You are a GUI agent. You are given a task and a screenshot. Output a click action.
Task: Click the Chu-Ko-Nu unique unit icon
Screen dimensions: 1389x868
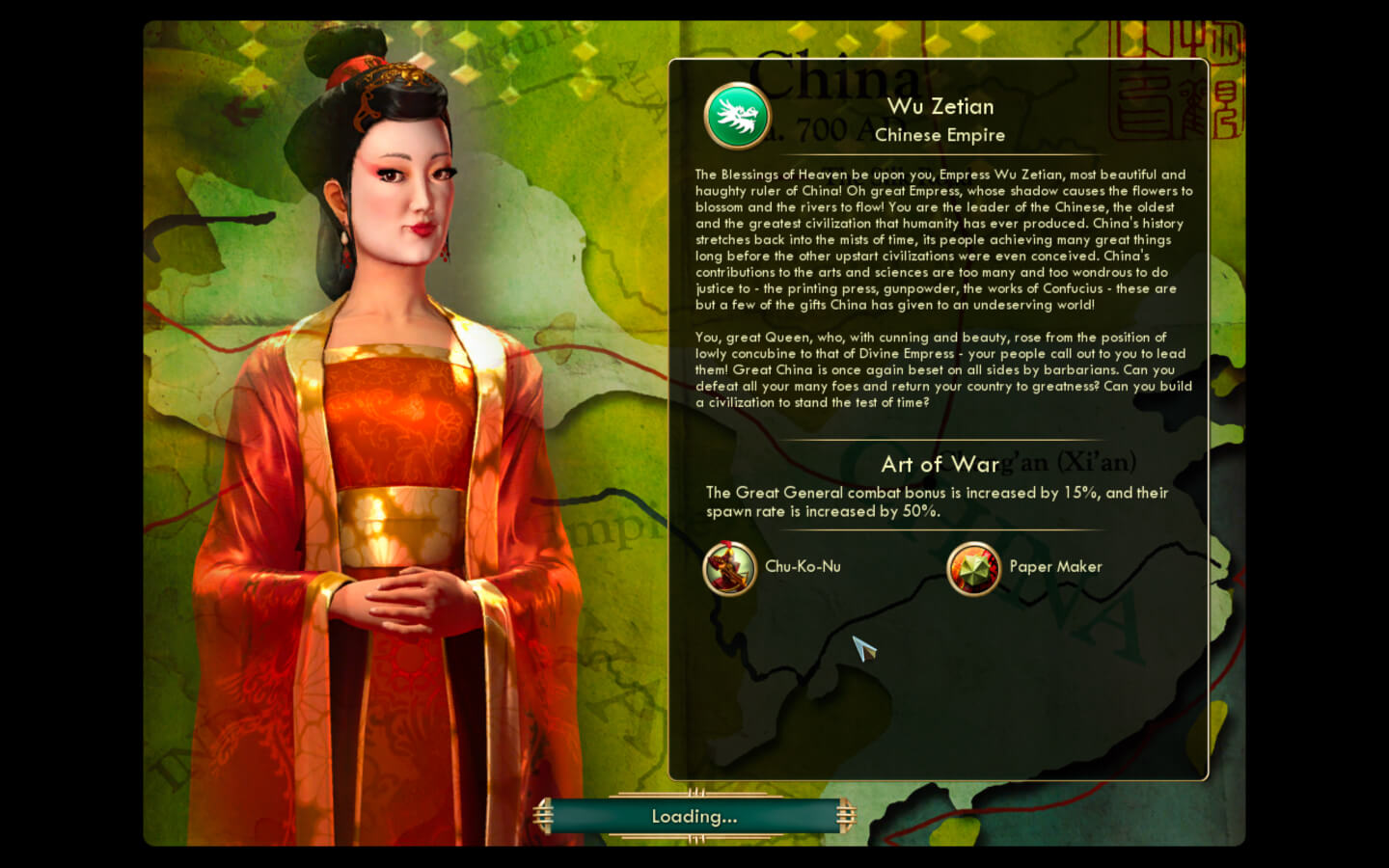[x=729, y=568]
